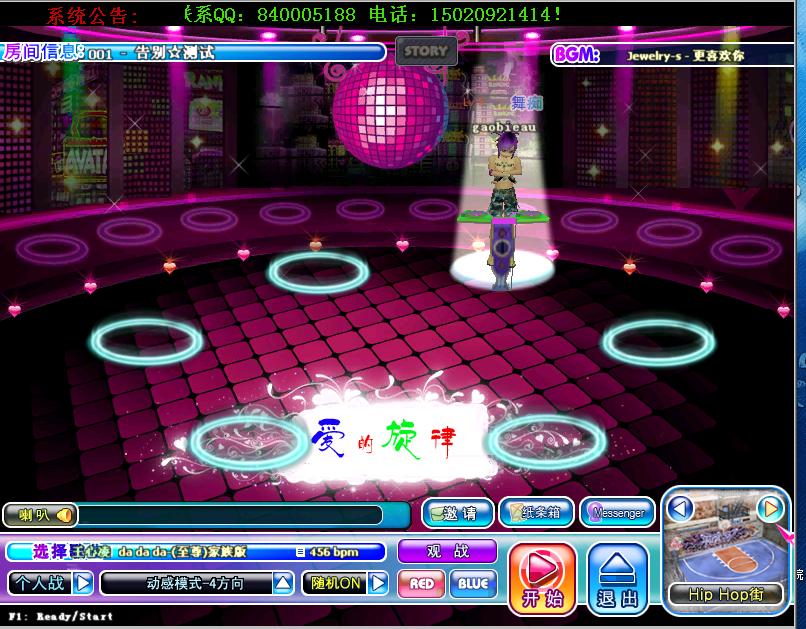This screenshot has height=629, width=806.
Task: Expand the 动感模式-4方向 mode dropdown
Action: [x=284, y=582]
